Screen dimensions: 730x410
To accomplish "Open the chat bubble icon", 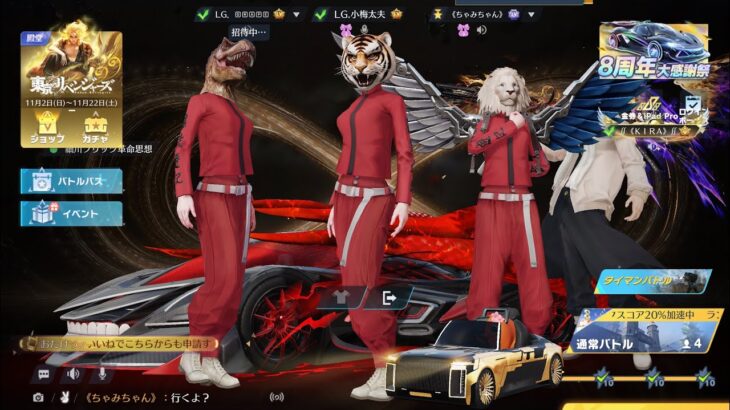I will pos(44,373).
